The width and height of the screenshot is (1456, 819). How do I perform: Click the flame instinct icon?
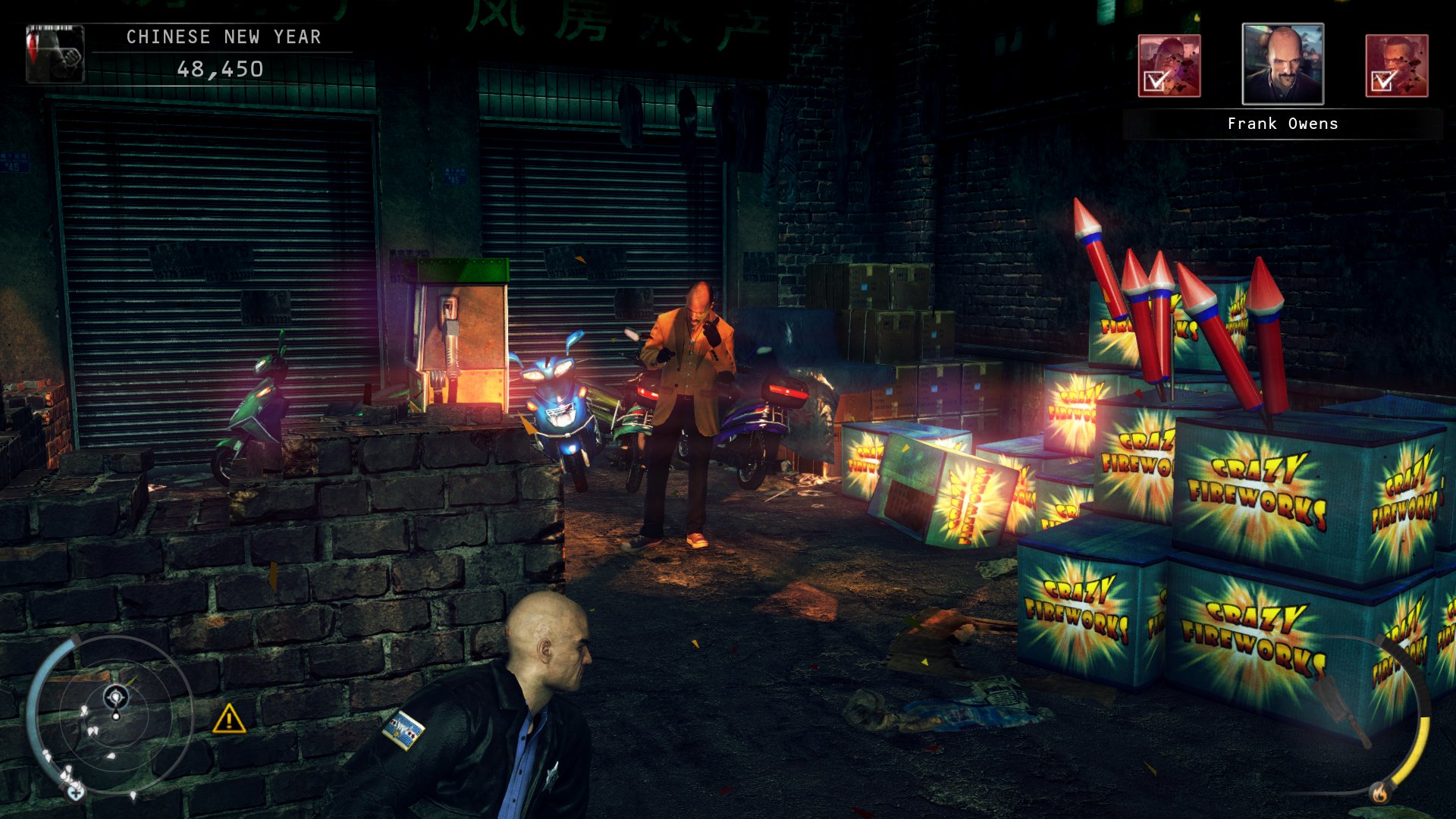1379,793
